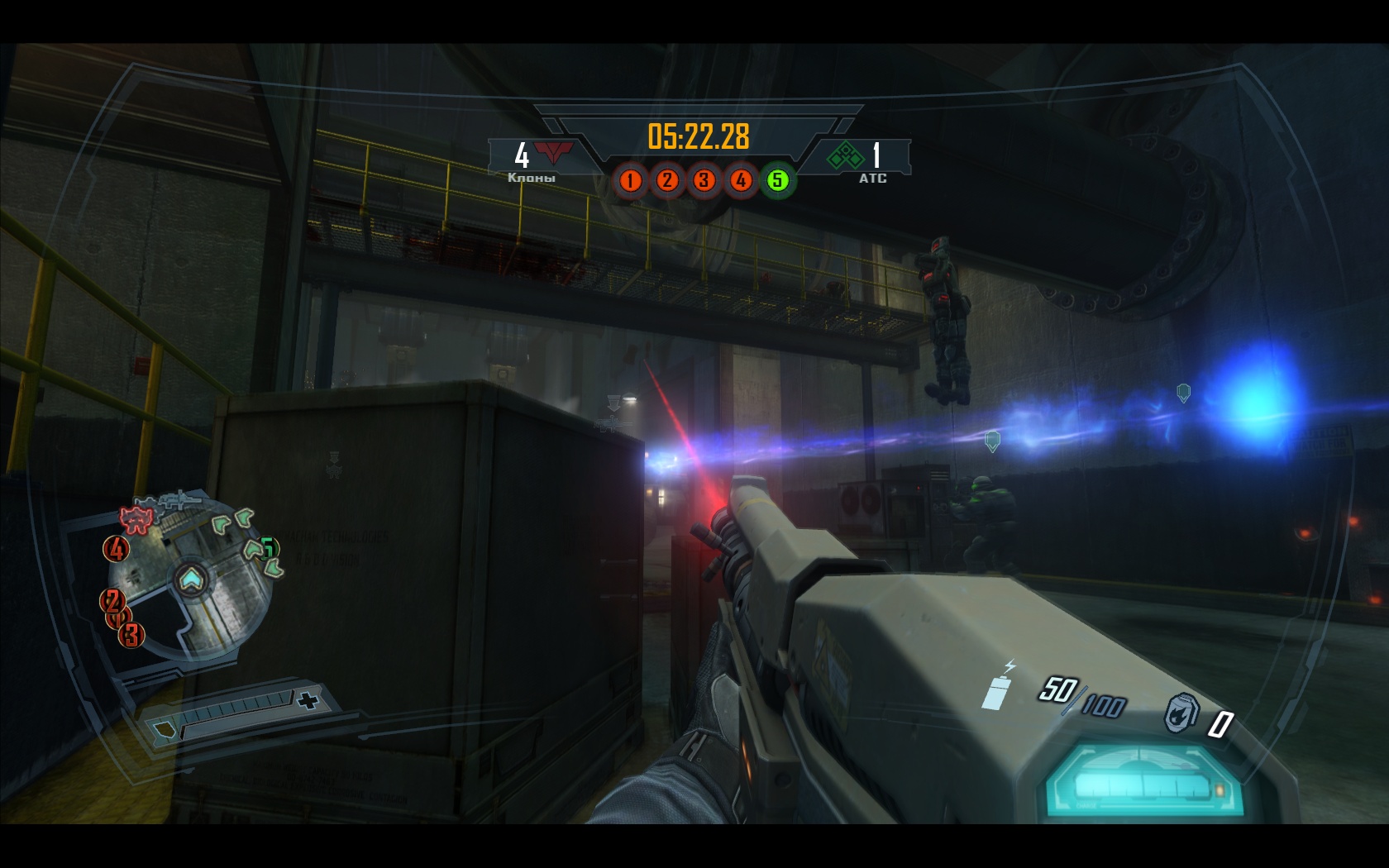The image size is (1389, 868).
Task: Select the grenade icon
Action: (x=1181, y=713)
